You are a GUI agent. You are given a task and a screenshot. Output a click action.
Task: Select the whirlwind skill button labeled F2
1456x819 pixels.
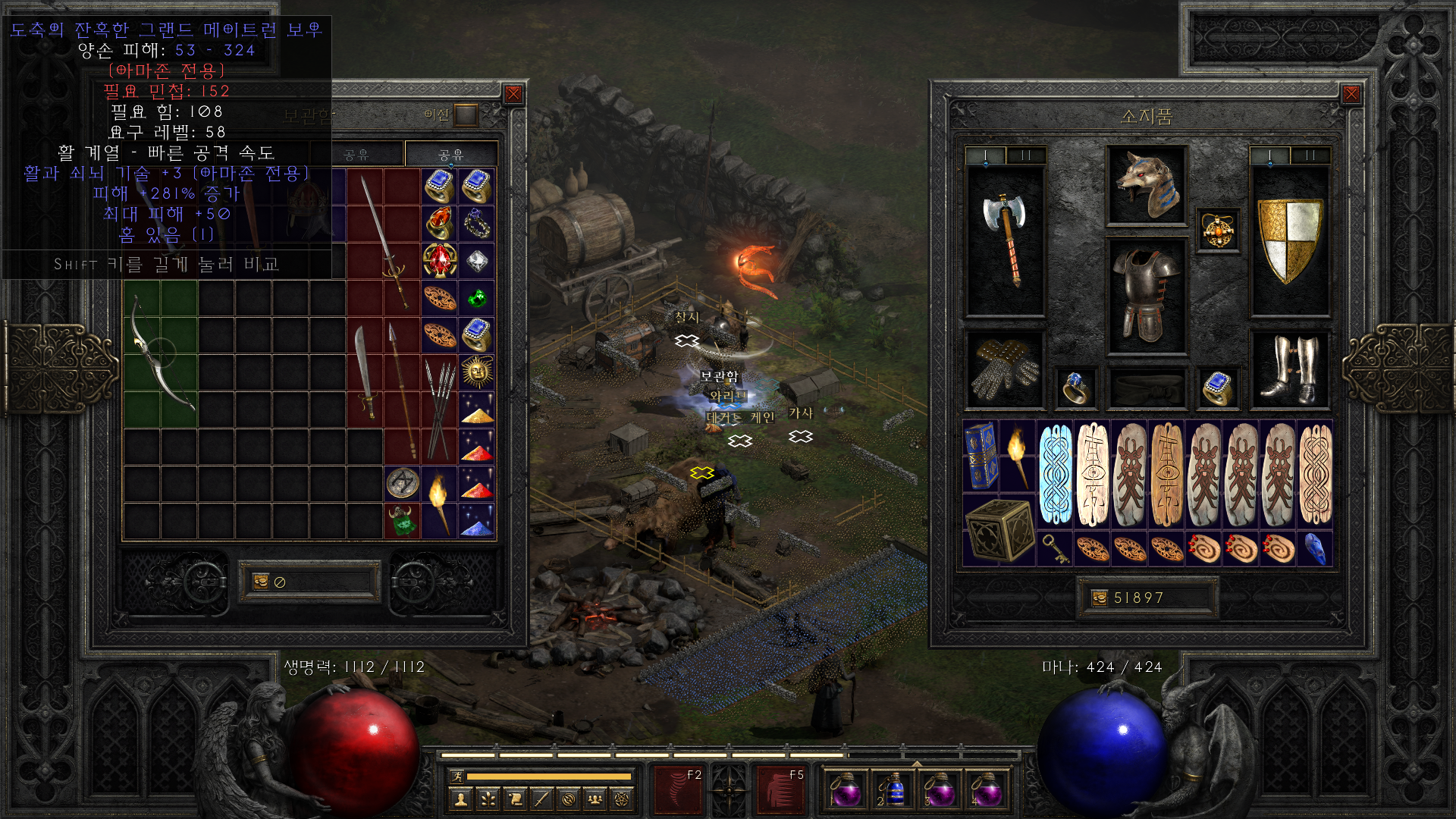(x=680, y=789)
